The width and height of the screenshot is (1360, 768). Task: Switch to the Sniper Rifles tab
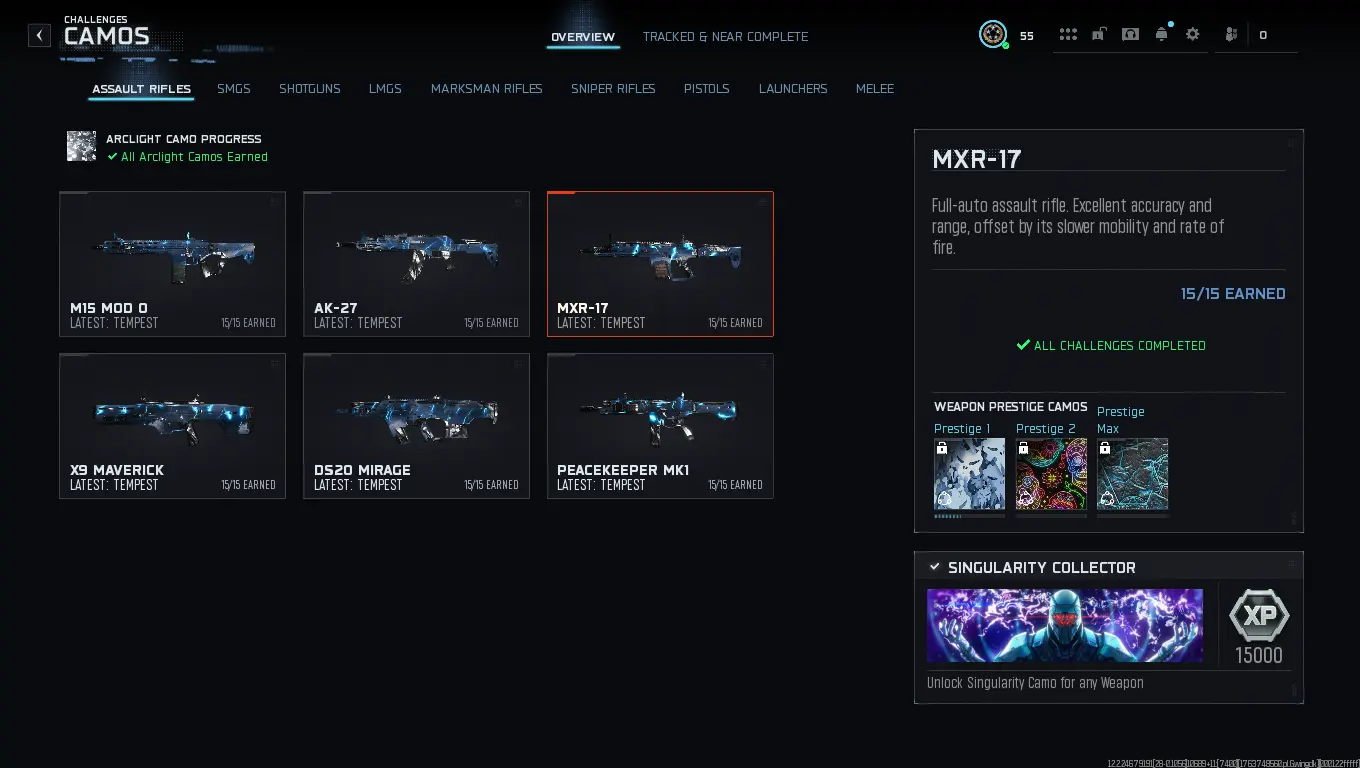click(x=613, y=89)
